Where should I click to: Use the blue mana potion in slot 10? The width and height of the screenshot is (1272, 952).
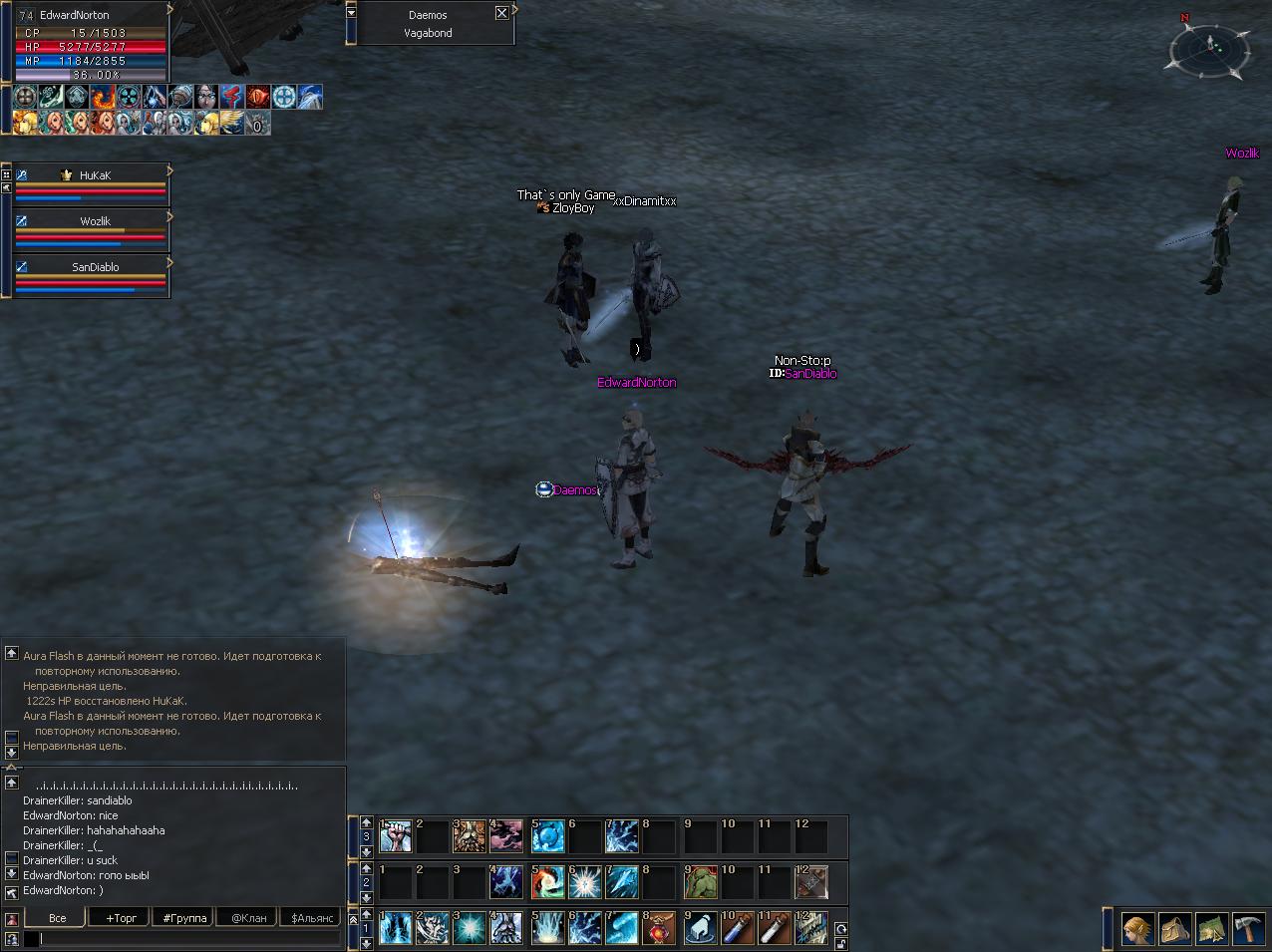[736, 929]
